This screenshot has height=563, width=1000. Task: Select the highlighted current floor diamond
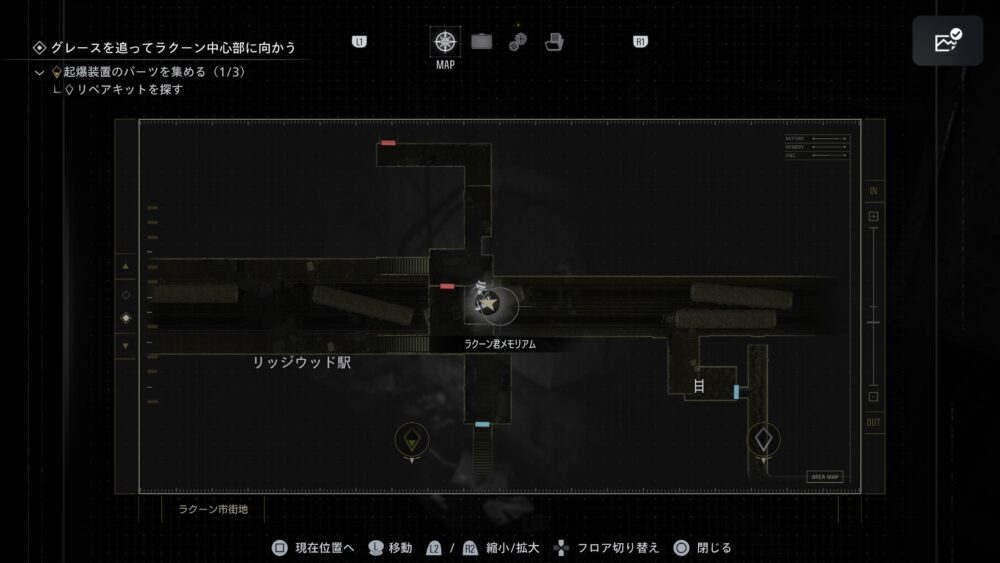coord(126,319)
